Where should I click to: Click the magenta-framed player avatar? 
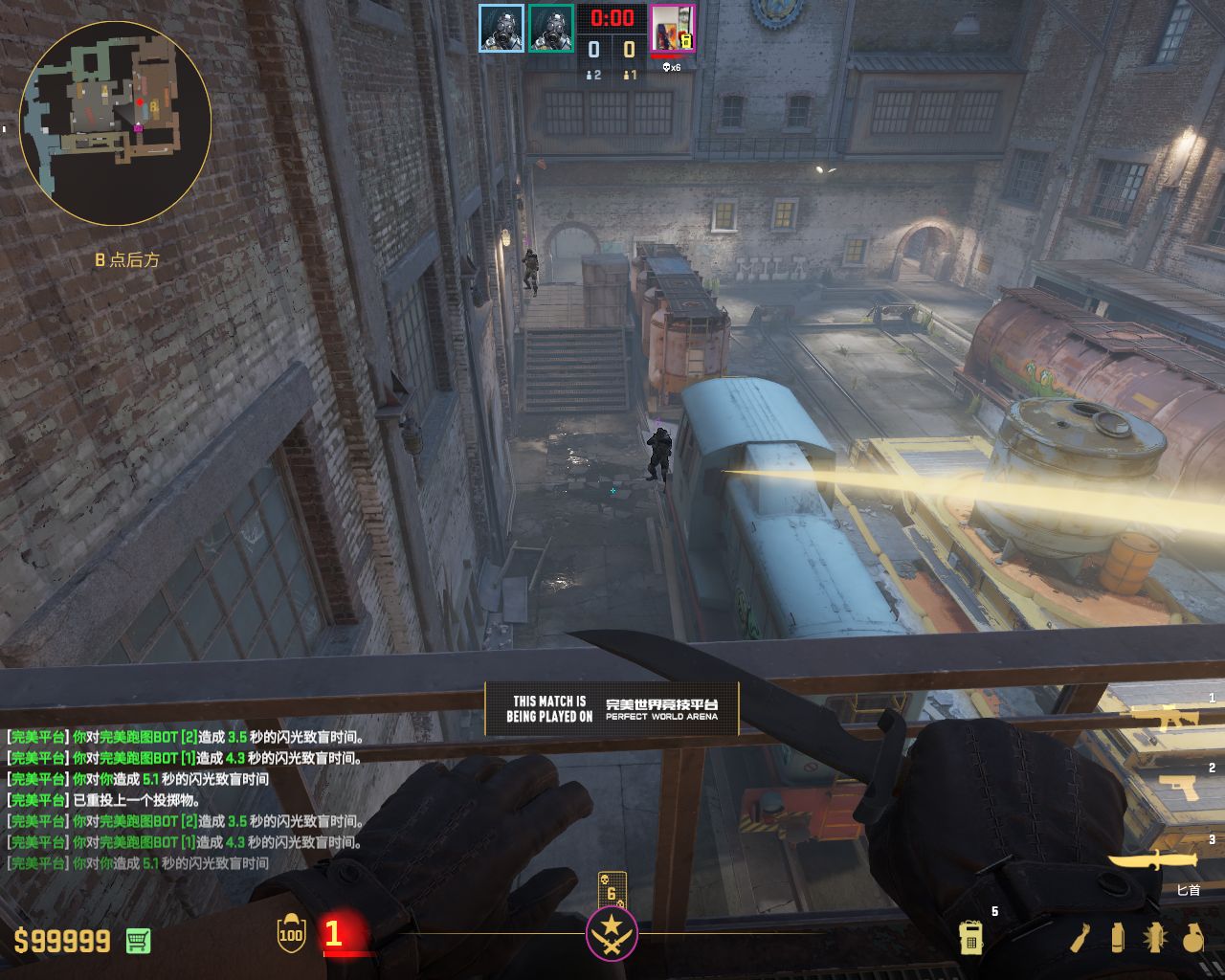(x=673, y=28)
